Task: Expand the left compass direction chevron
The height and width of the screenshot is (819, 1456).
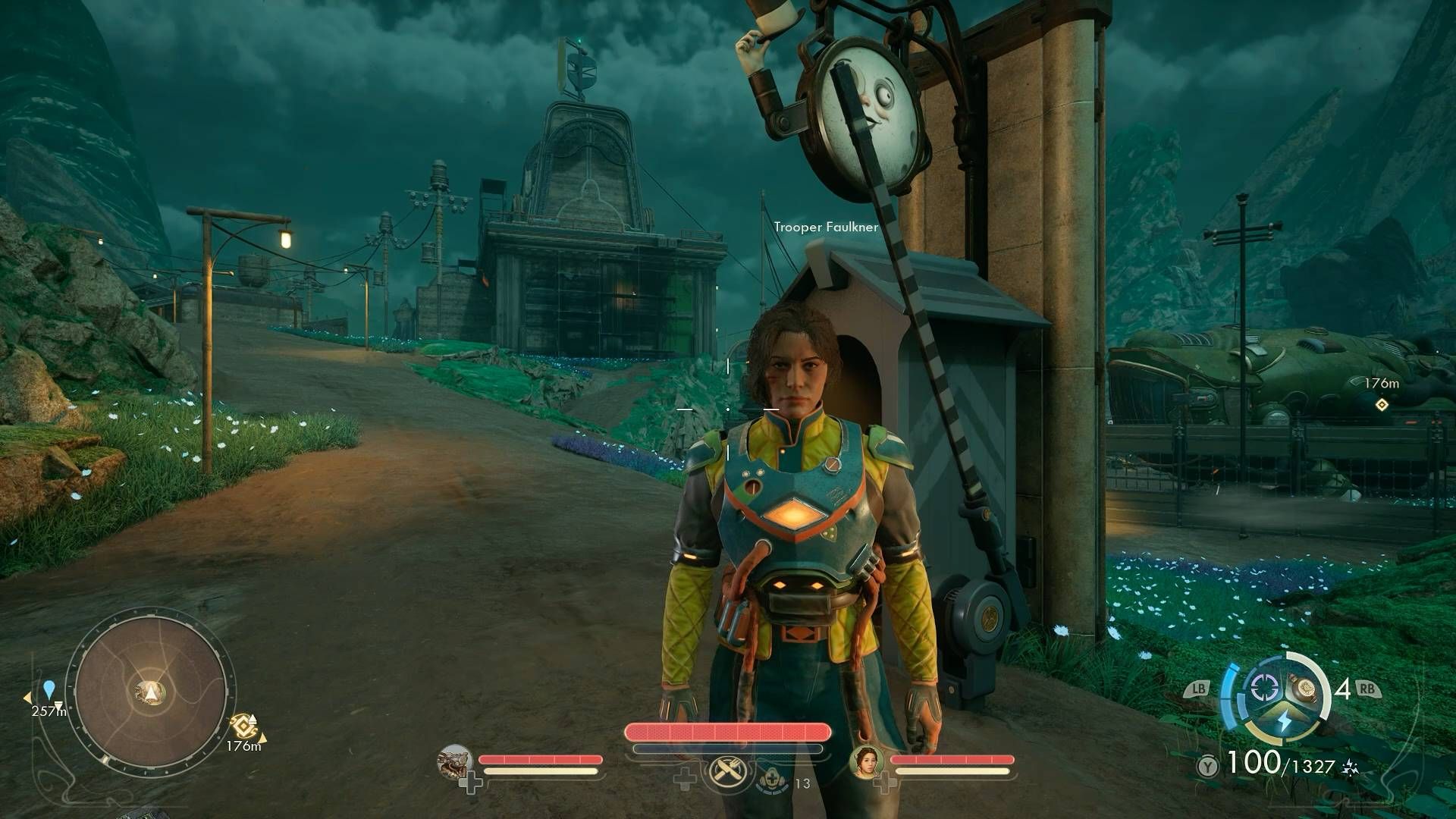Action: [x=28, y=698]
